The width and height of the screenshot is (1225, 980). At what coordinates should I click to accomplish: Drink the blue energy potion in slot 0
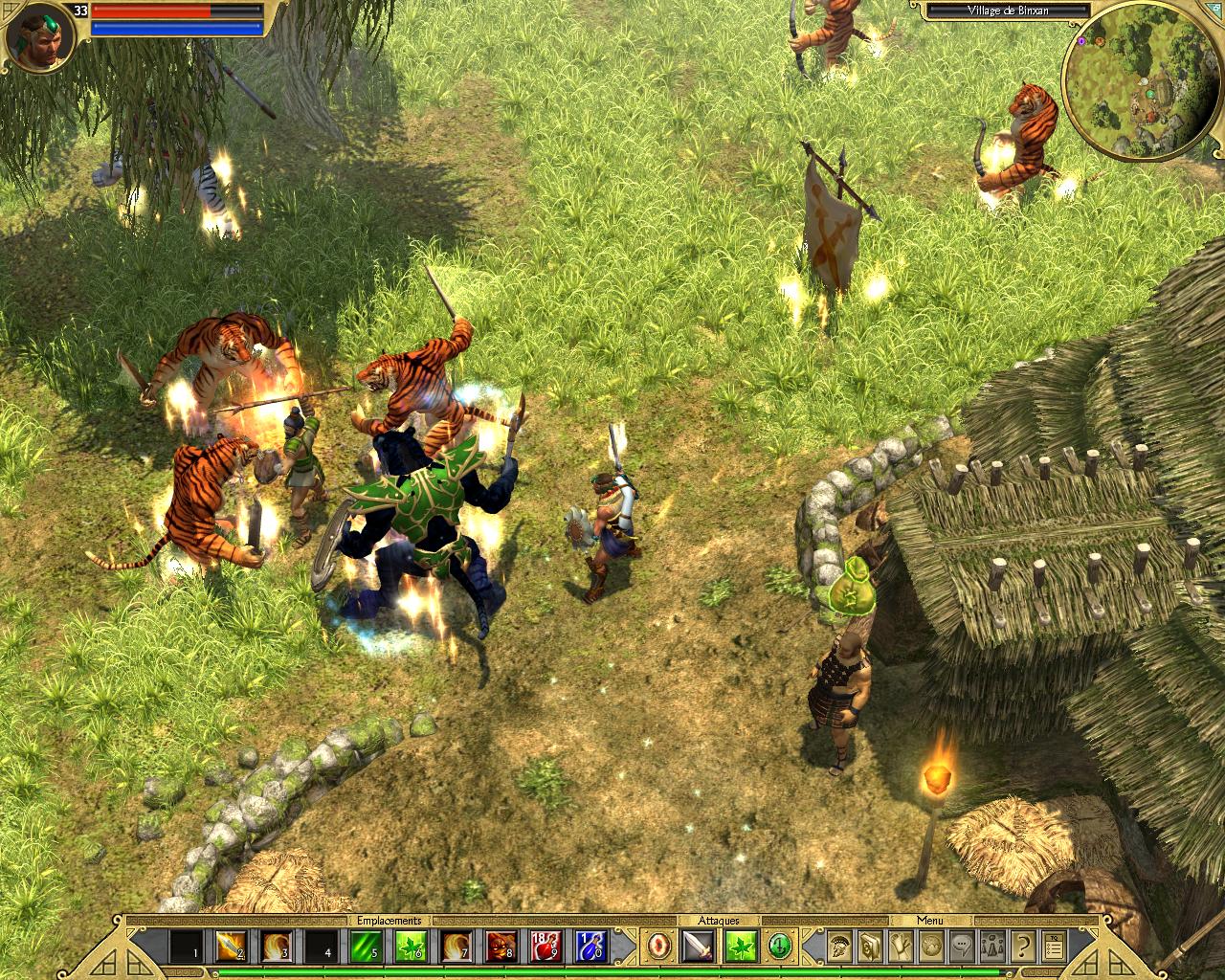(x=590, y=947)
